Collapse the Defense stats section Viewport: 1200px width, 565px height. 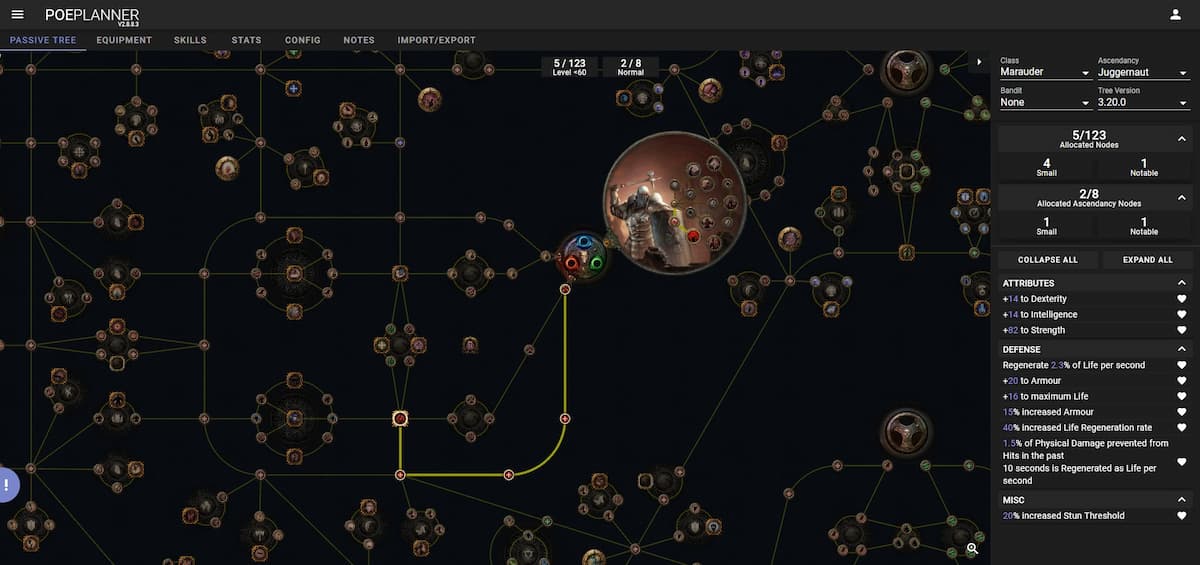click(x=1182, y=349)
